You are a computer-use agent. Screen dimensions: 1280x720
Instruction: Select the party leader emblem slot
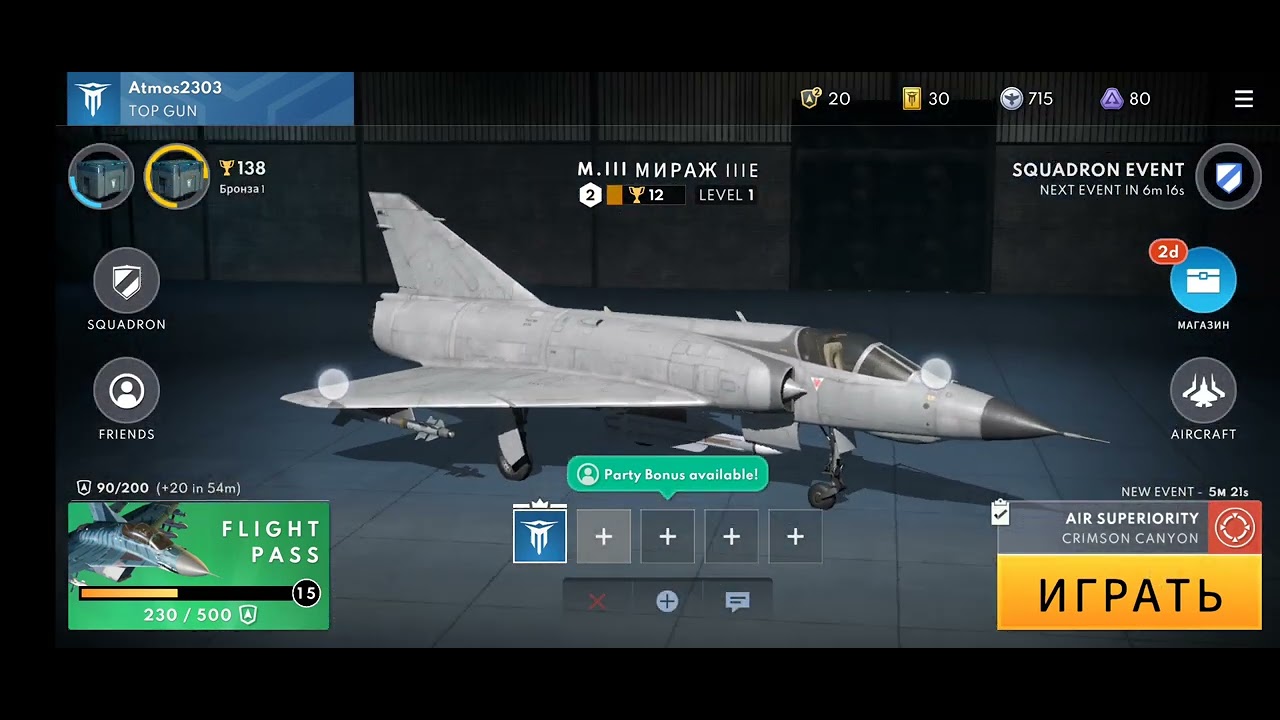pos(540,537)
